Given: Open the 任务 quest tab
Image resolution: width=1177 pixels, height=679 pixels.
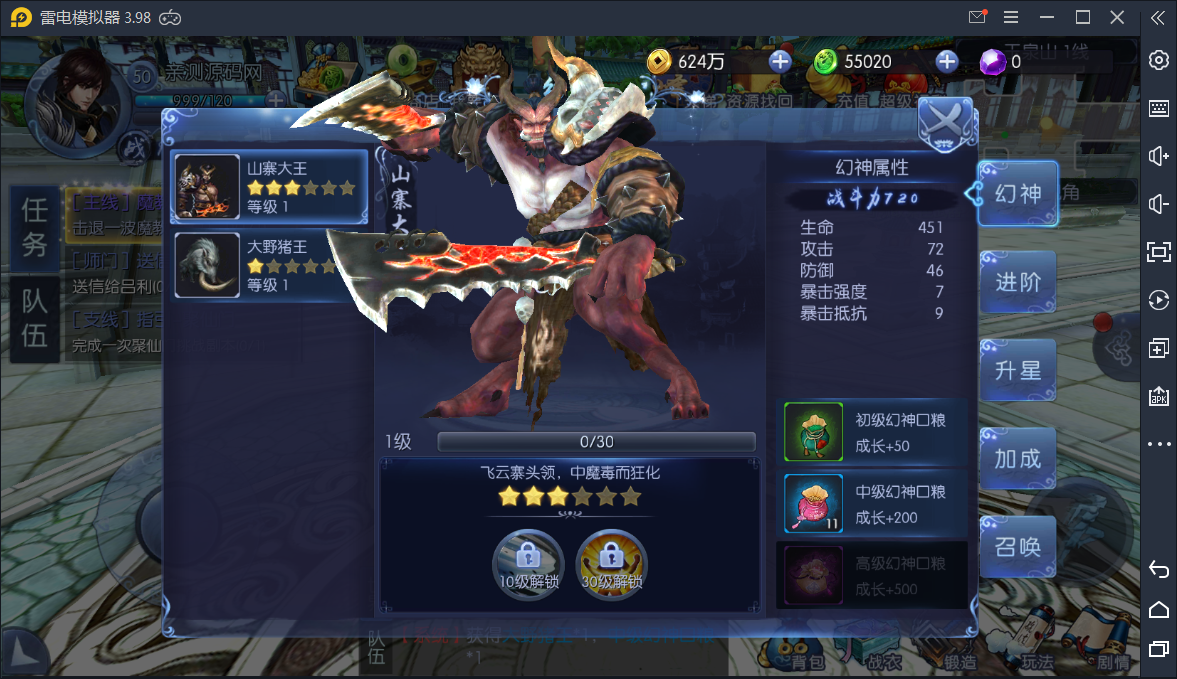Looking at the screenshot, I should (x=35, y=226).
